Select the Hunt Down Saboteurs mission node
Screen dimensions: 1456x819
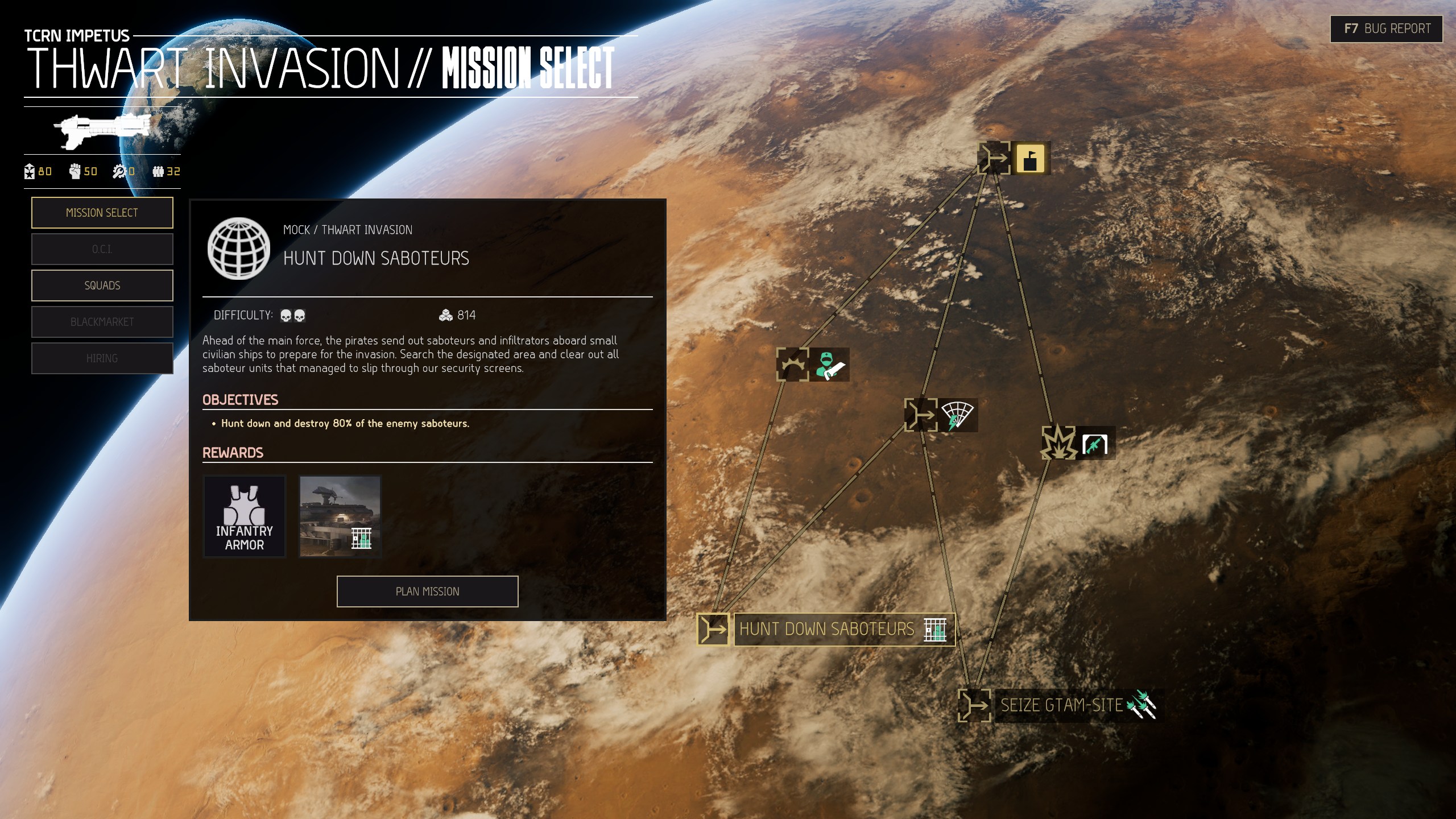coord(713,630)
